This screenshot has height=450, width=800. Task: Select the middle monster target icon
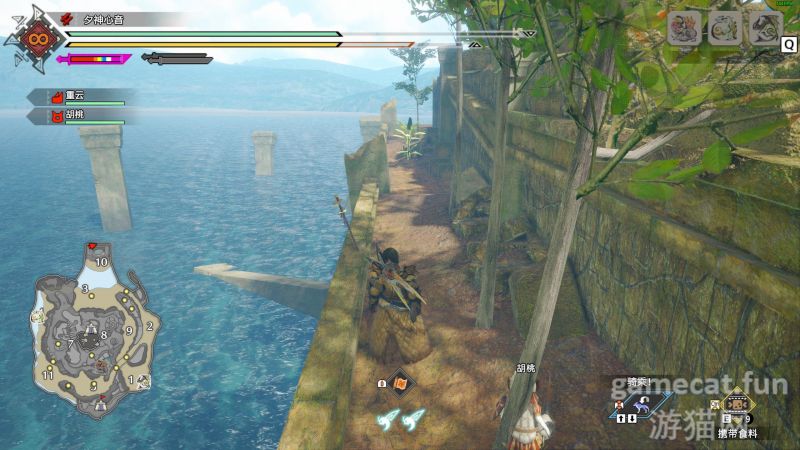(x=724, y=27)
